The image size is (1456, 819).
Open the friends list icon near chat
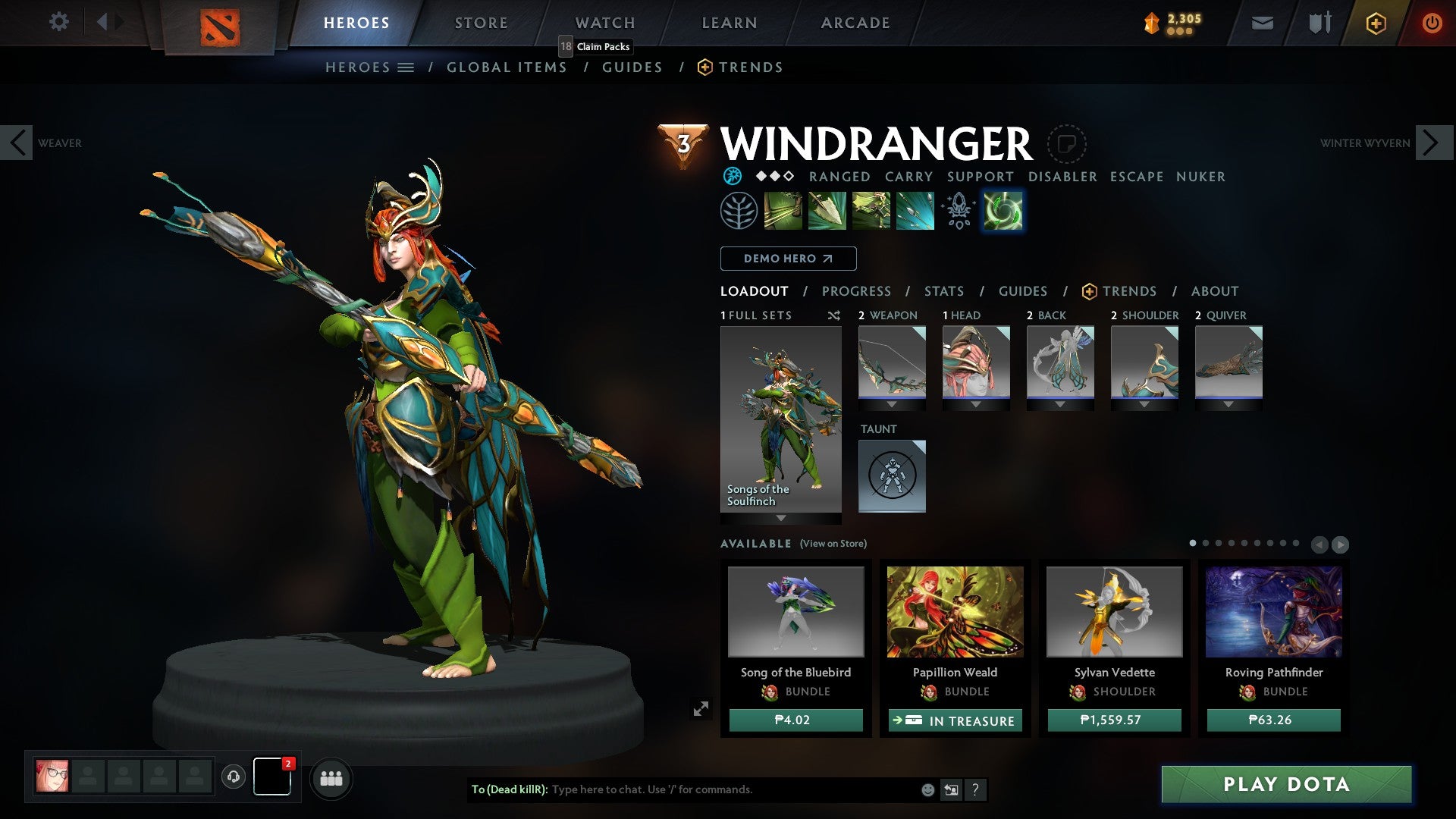pos(331,778)
